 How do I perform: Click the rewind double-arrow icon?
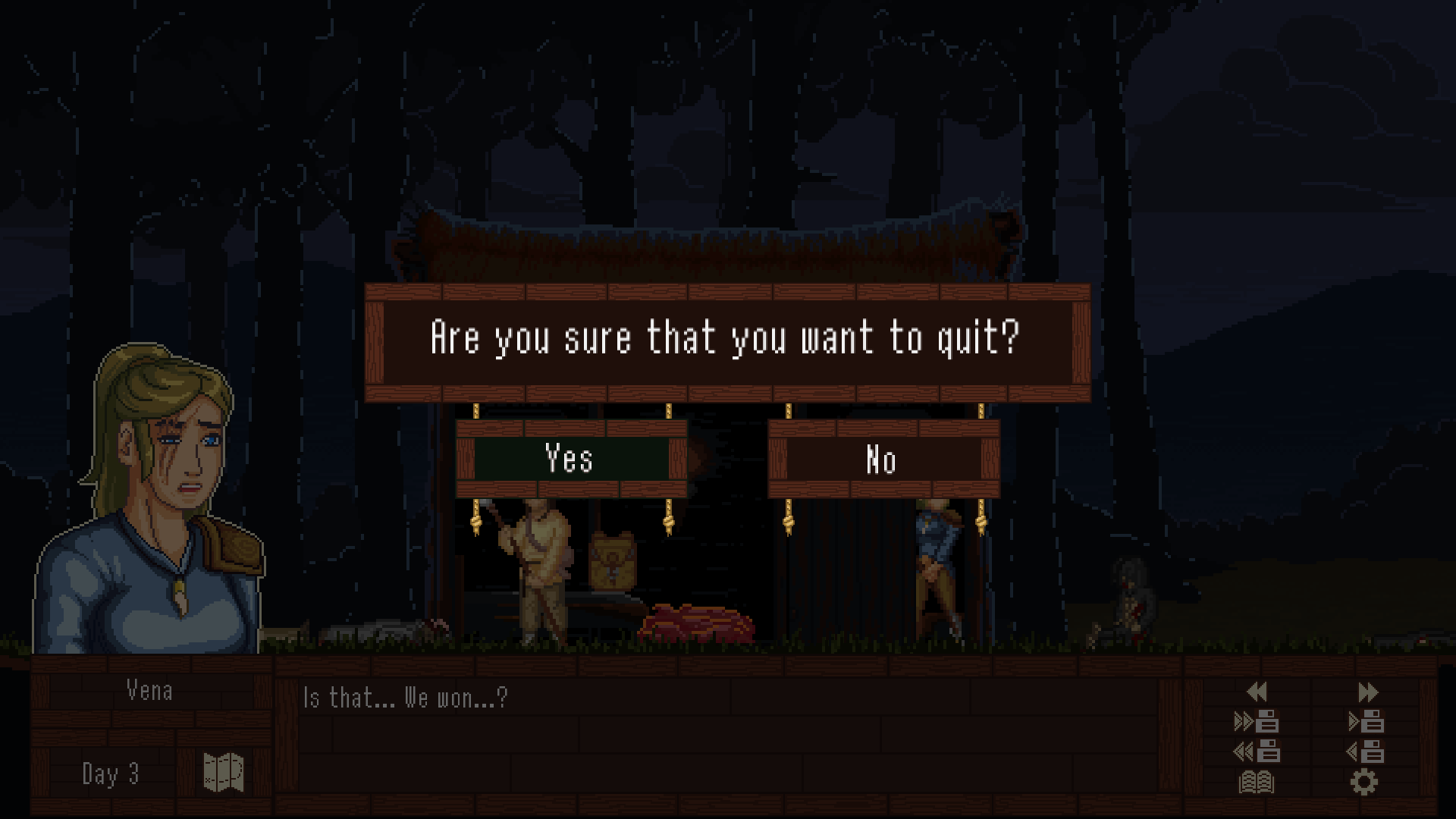point(1257,692)
